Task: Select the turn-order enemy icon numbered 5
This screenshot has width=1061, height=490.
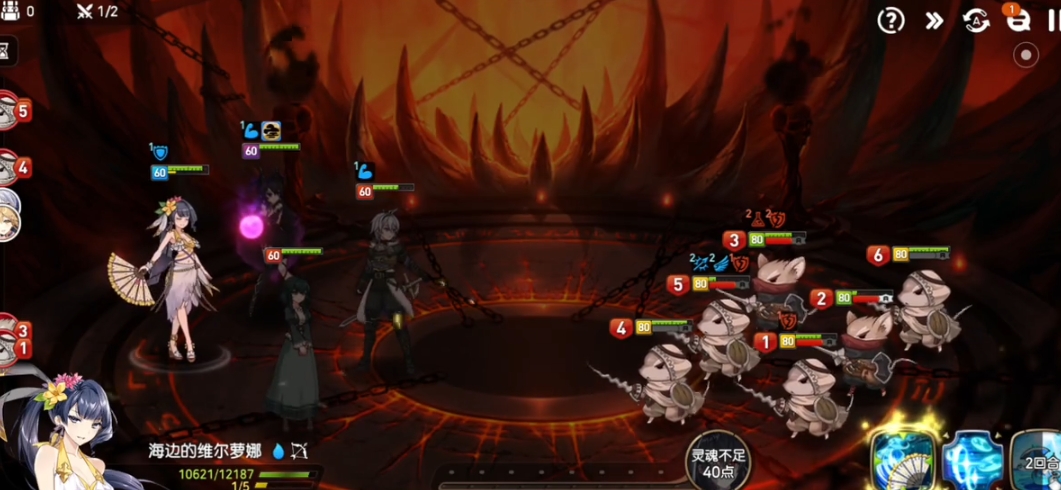Action: [12, 111]
